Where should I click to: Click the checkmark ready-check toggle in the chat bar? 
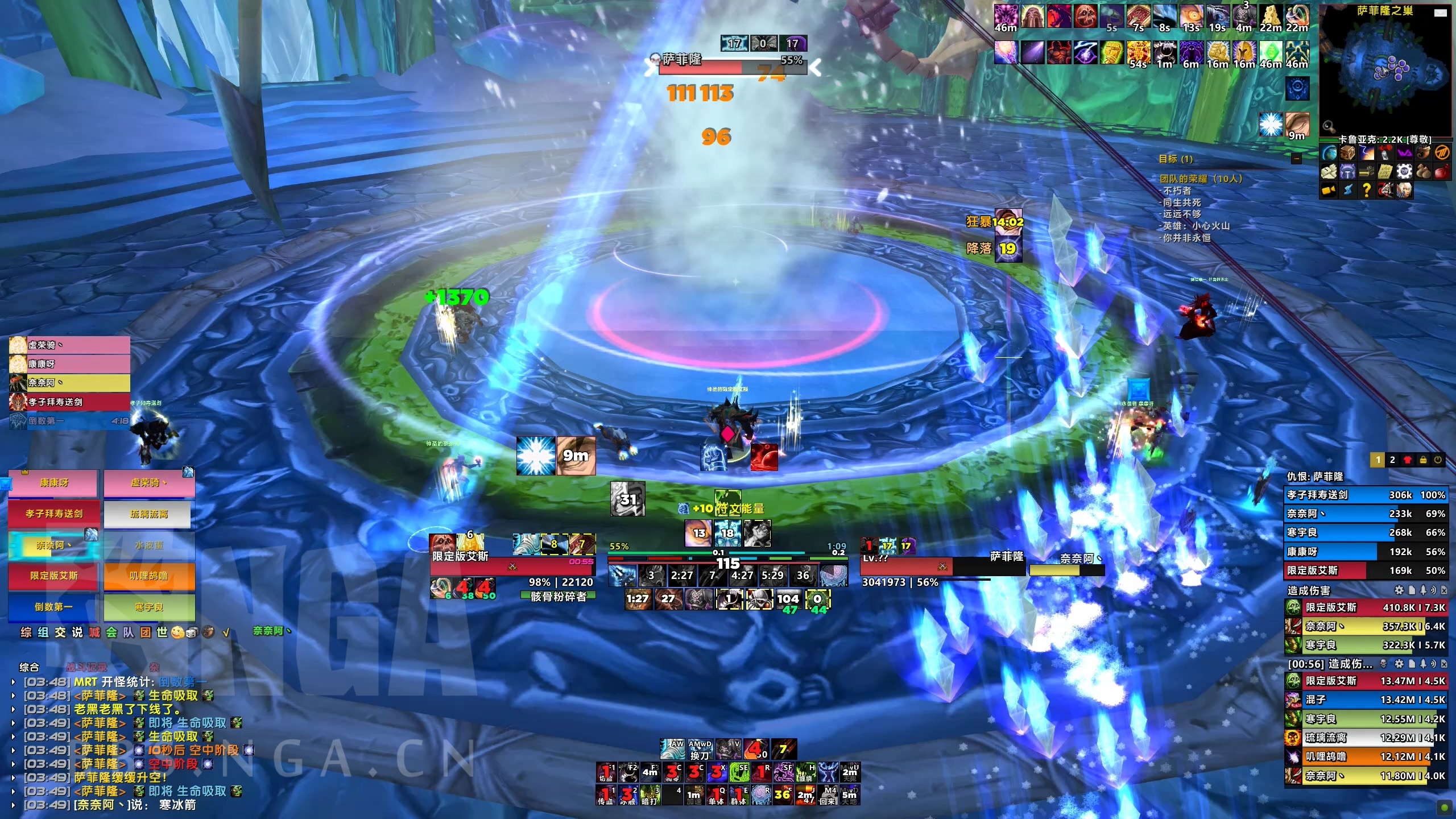[226, 634]
